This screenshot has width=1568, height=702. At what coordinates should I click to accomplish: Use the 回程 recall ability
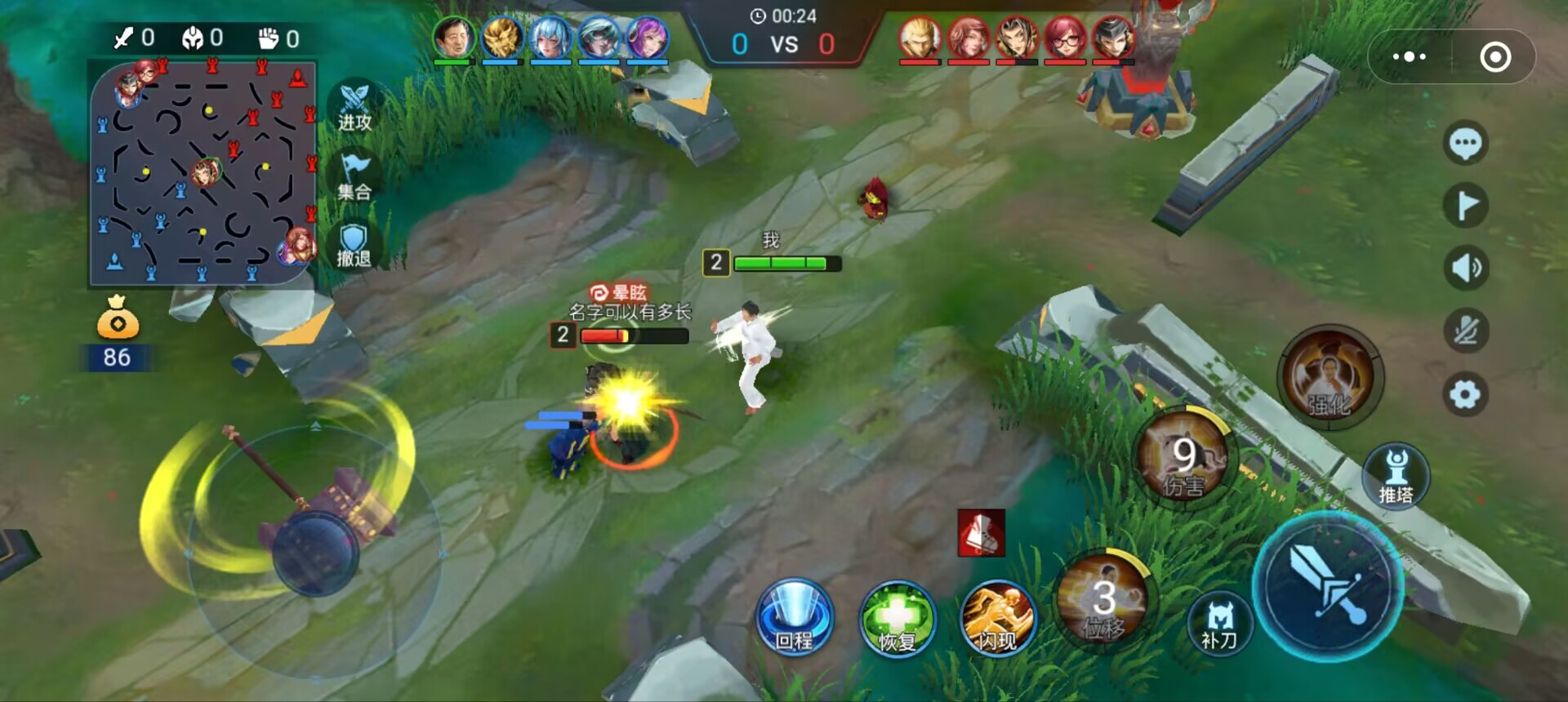[x=794, y=618]
